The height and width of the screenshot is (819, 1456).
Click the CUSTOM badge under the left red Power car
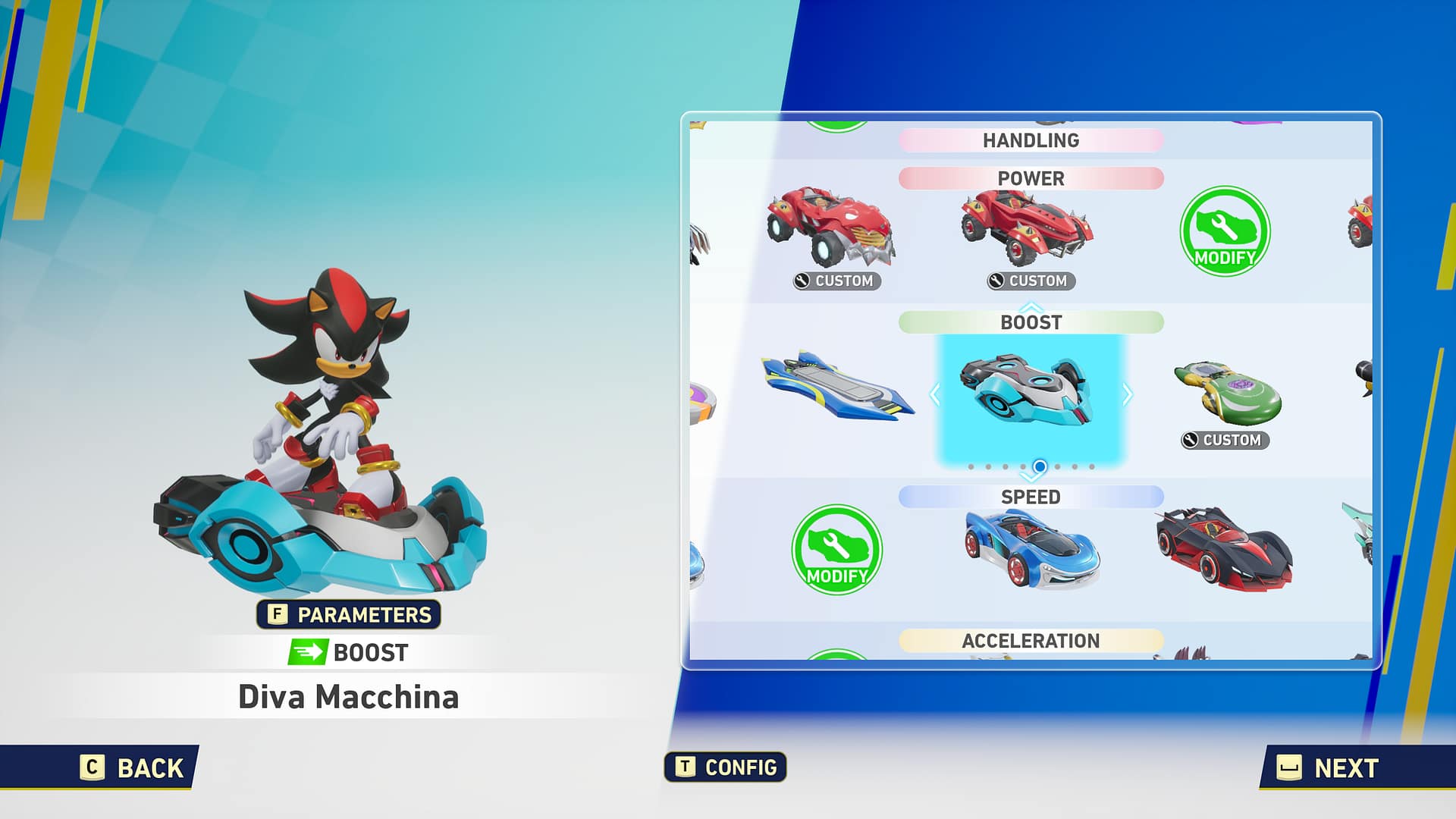click(838, 281)
